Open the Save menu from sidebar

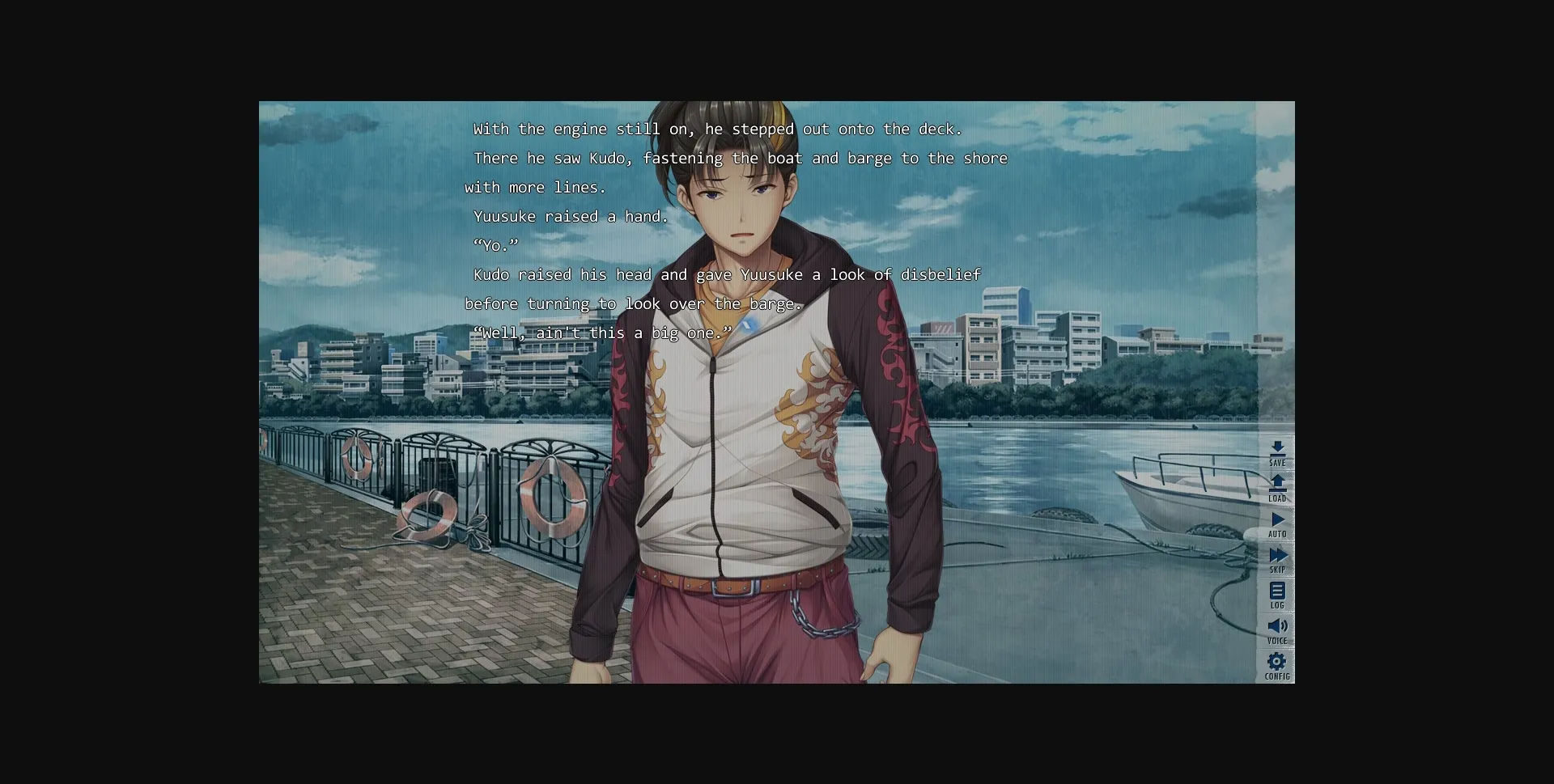(1279, 453)
